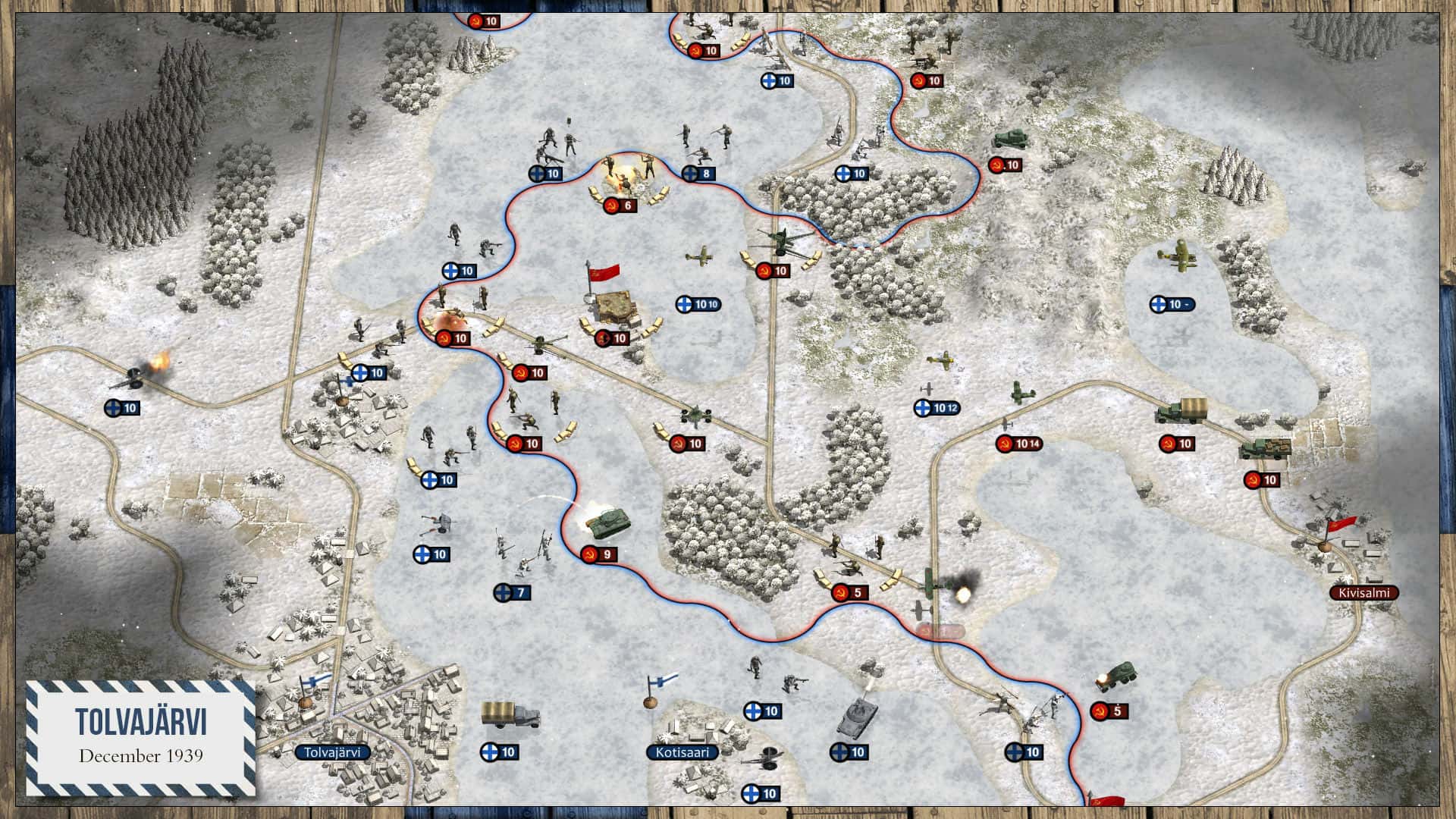Screen dimensions: 1456x819
Task: Select the strength-6 Soviet unit under artillery fire
Action: 622,205
